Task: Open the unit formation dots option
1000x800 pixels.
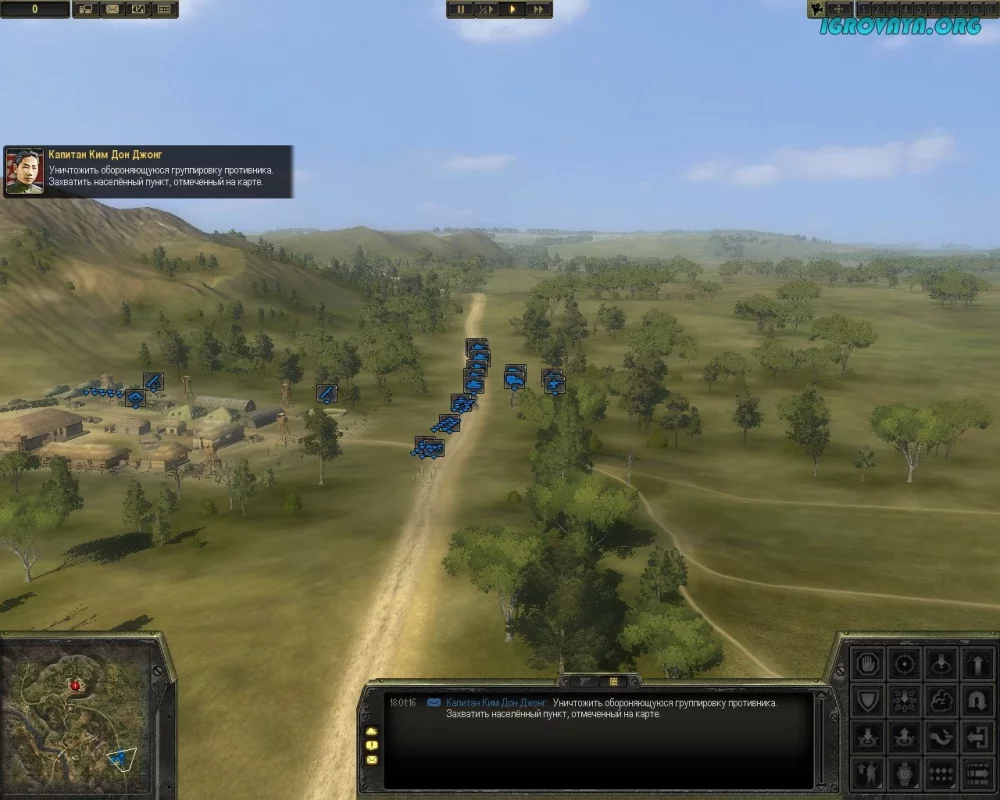Action: click(x=942, y=773)
